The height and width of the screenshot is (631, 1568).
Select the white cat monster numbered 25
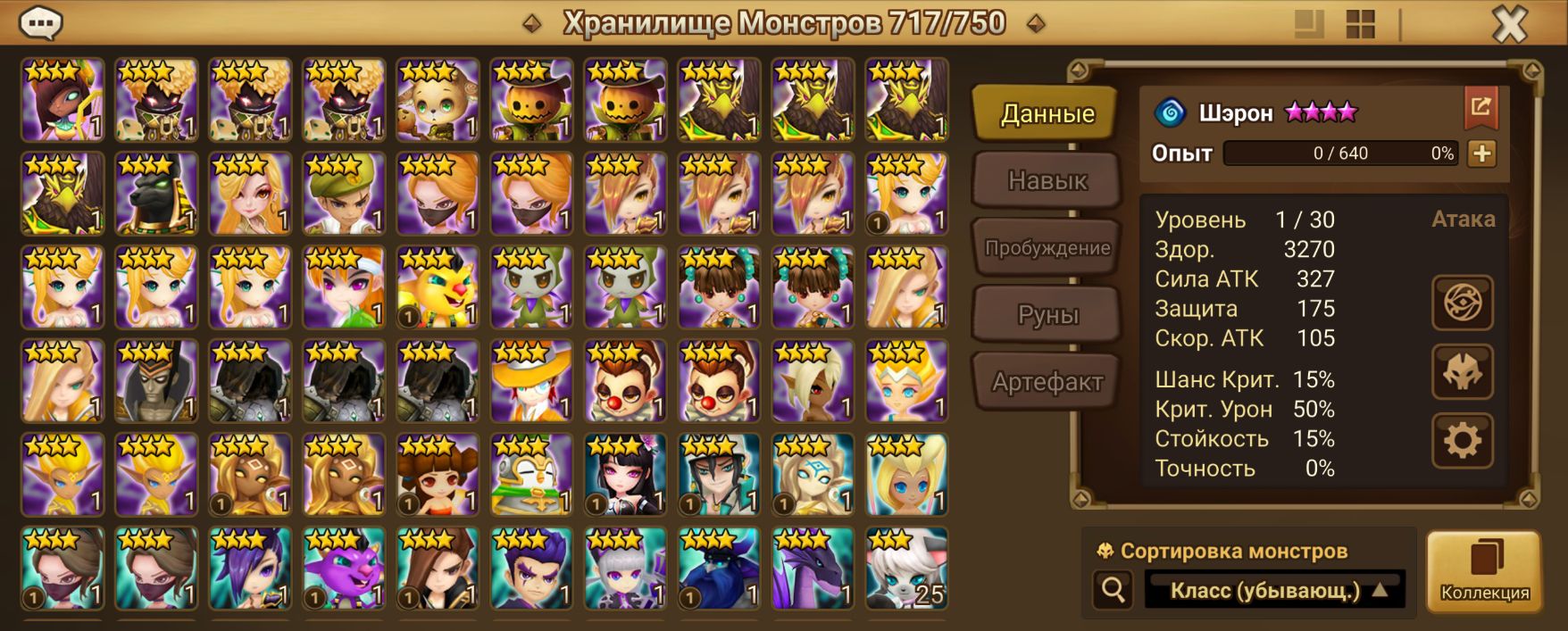906,569
